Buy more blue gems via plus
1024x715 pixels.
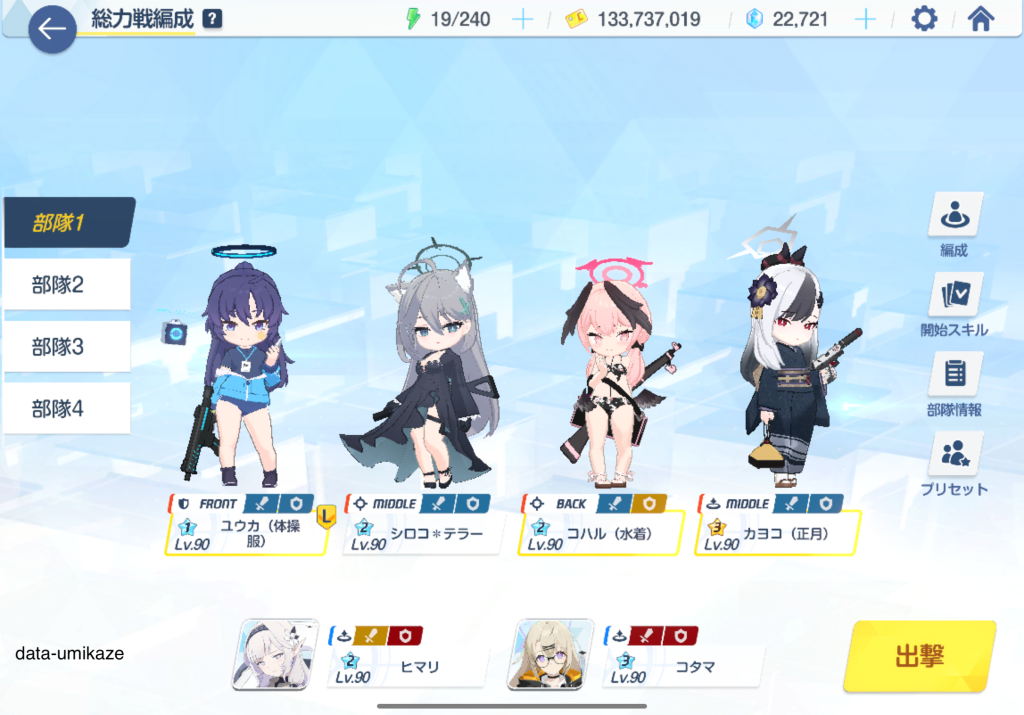coord(865,19)
